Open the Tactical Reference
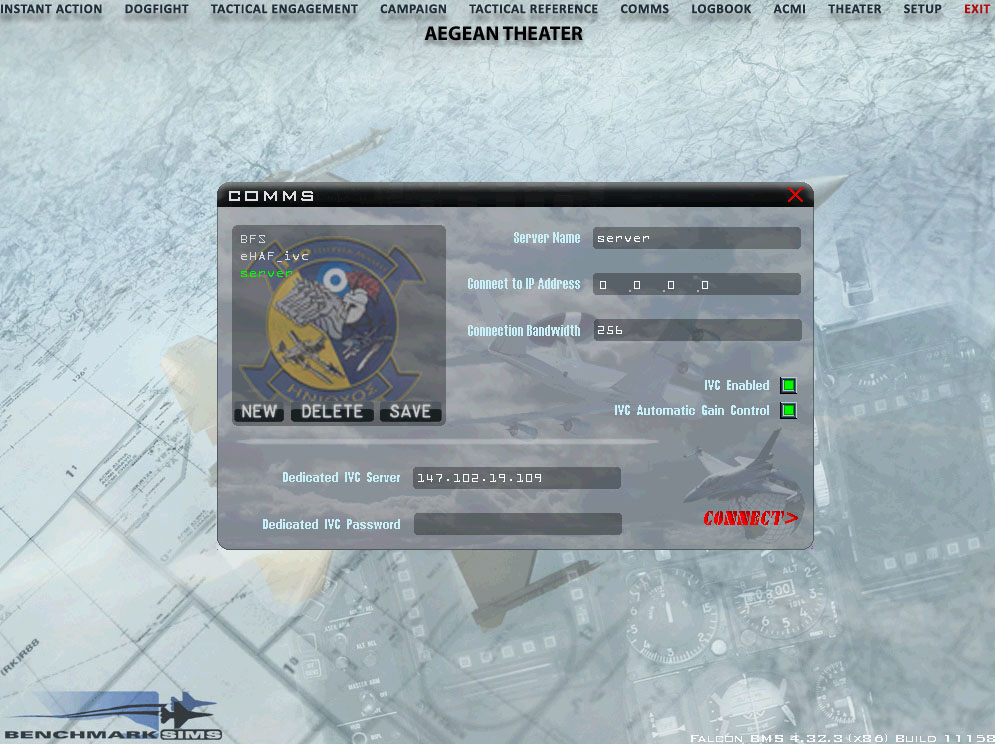The height and width of the screenshot is (744, 995). [x=533, y=9]
